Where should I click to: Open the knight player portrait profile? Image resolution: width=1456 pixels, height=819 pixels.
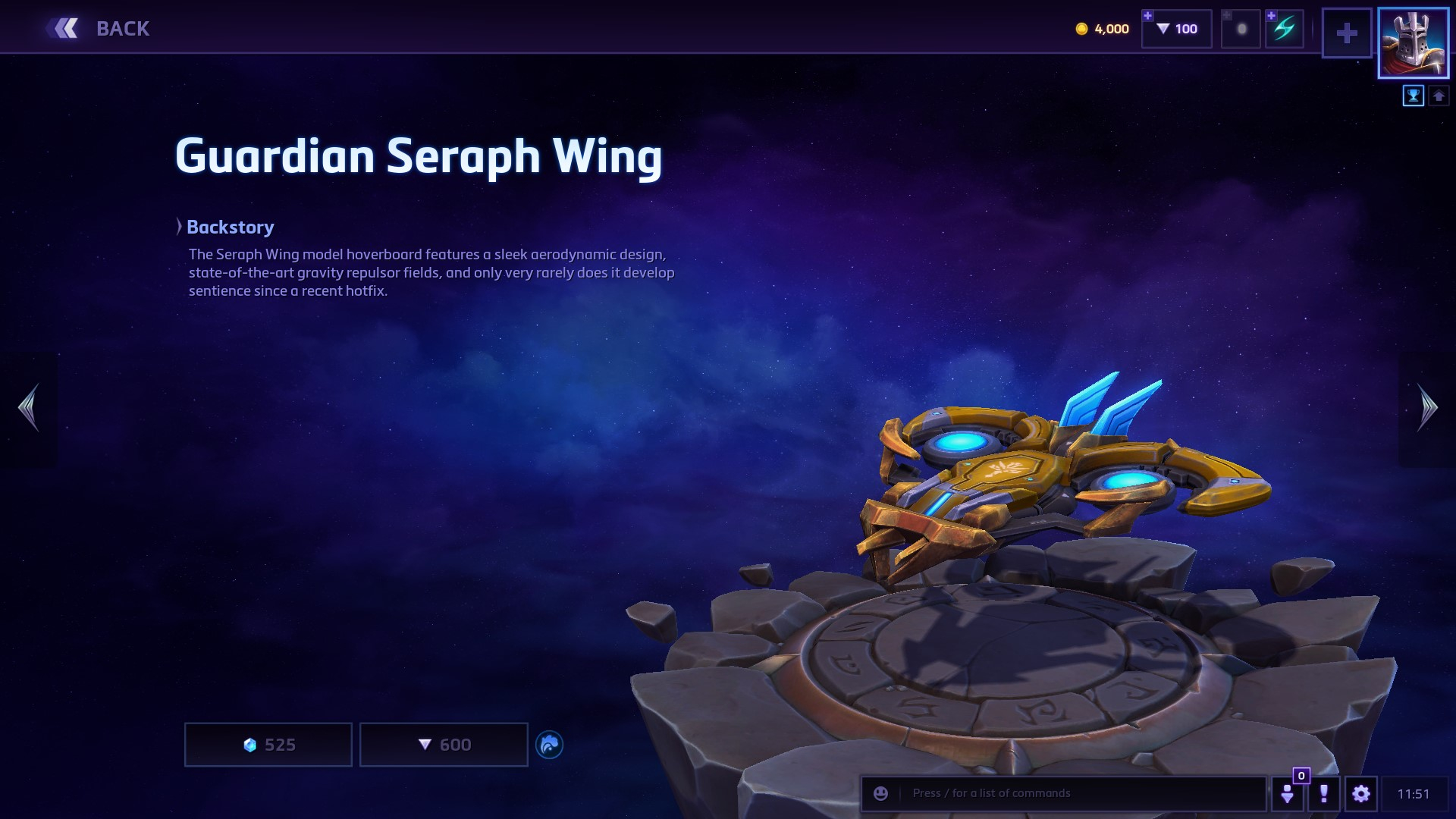coord(1413,42)
